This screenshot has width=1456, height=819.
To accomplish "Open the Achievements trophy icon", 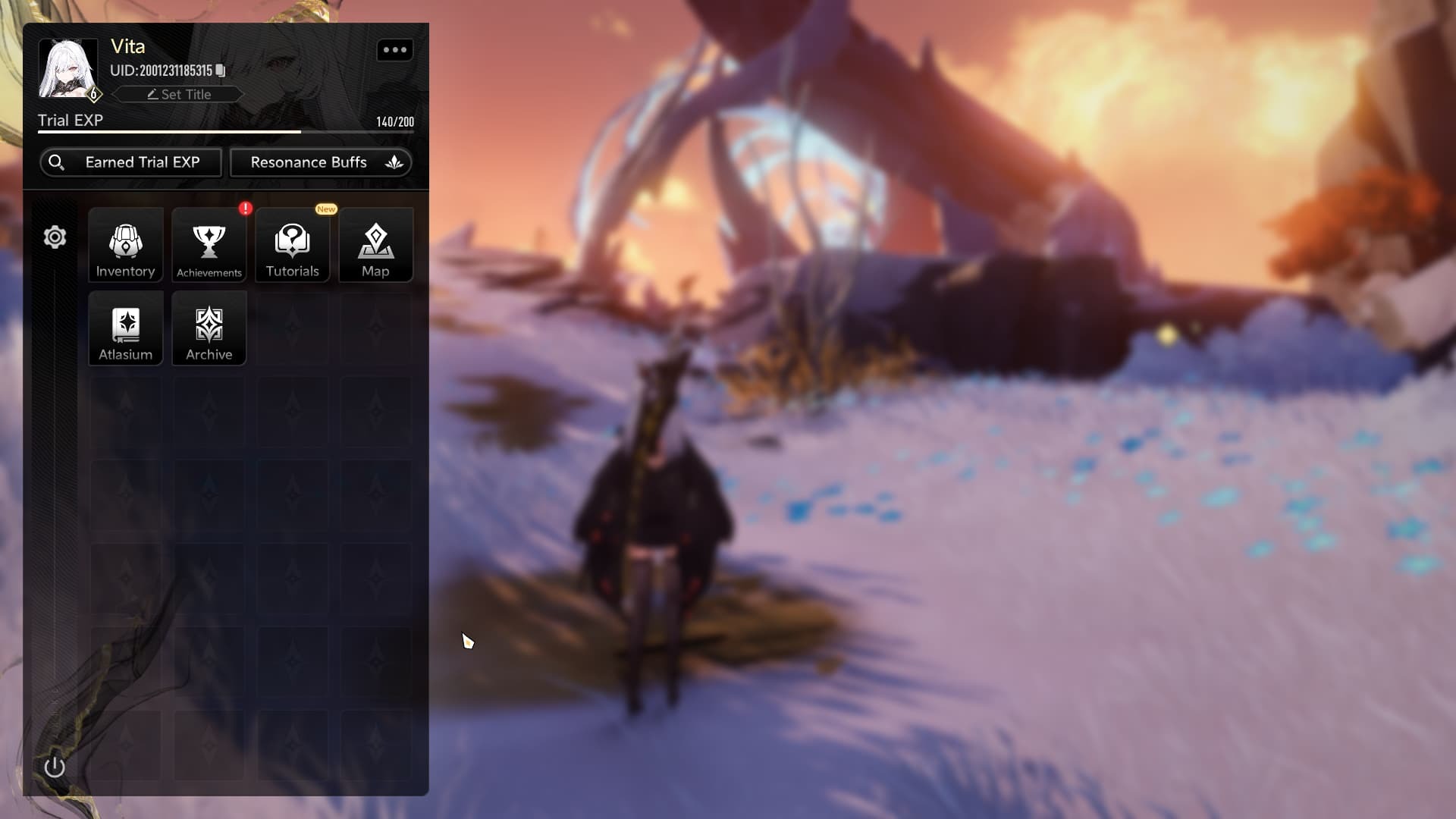I will [209, 243].
